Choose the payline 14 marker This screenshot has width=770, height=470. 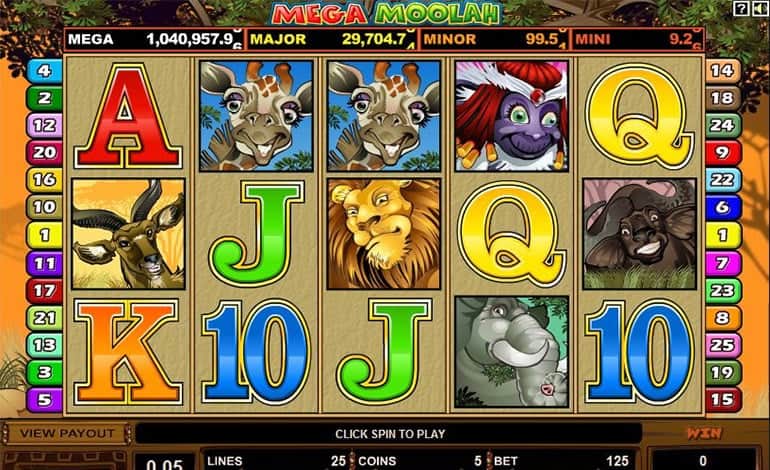click(724, 71)
